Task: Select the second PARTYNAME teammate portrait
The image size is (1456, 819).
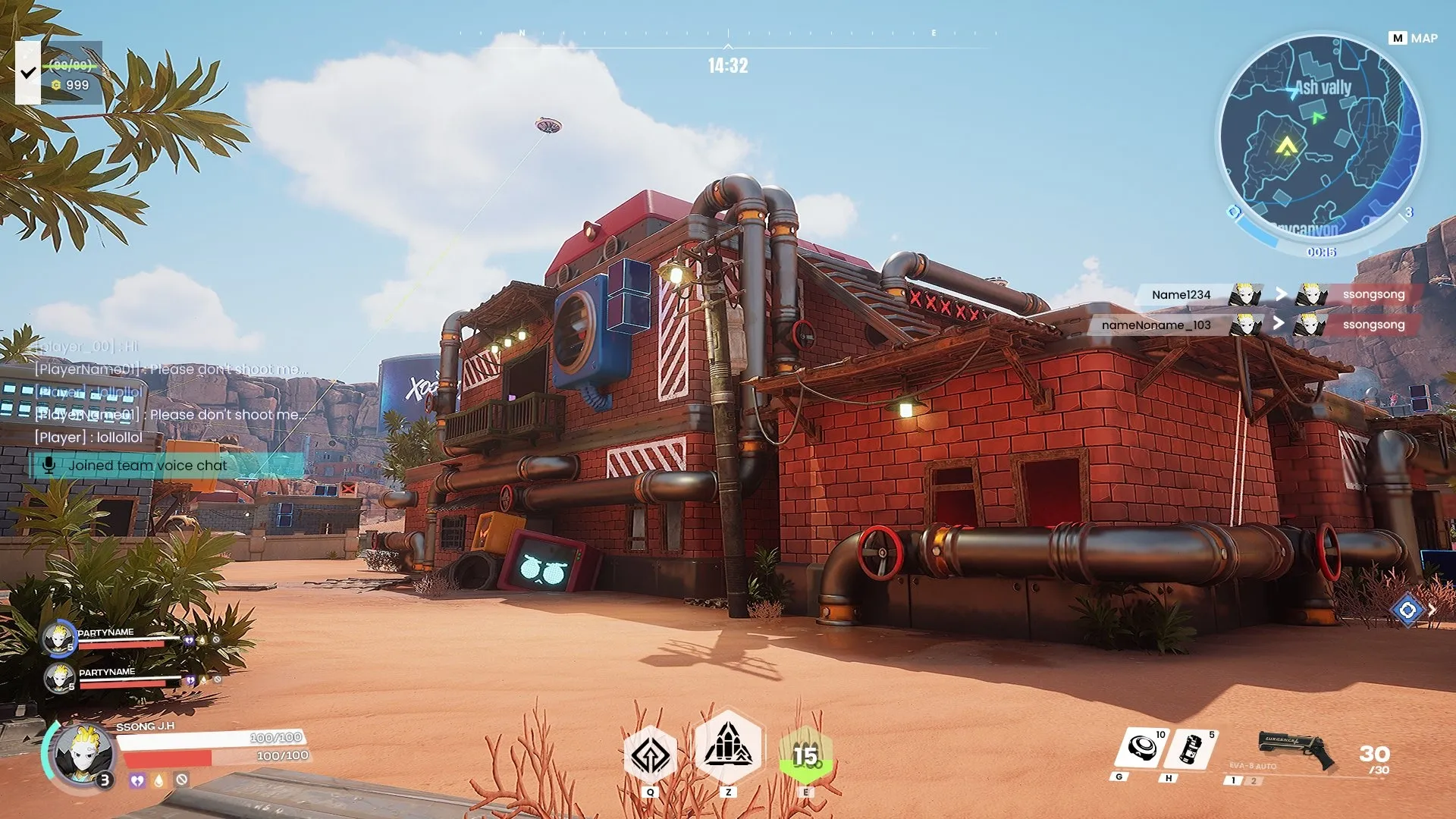Action: (58, 679)
